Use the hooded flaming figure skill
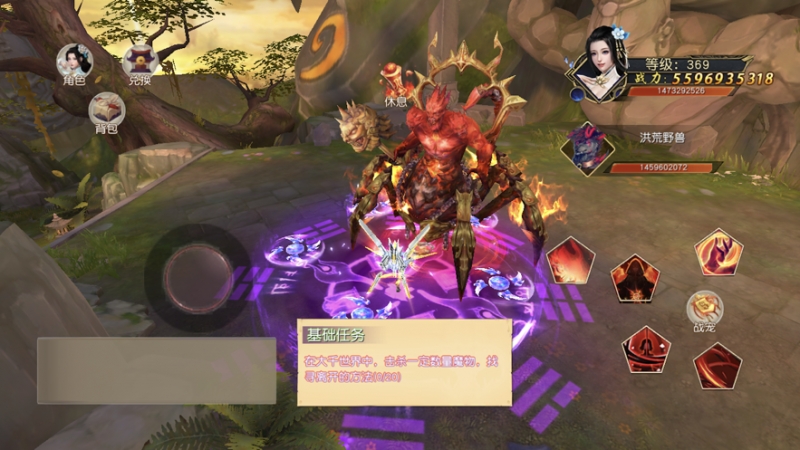Viewport: 800px width, 450px height. (x=635, y=278)
